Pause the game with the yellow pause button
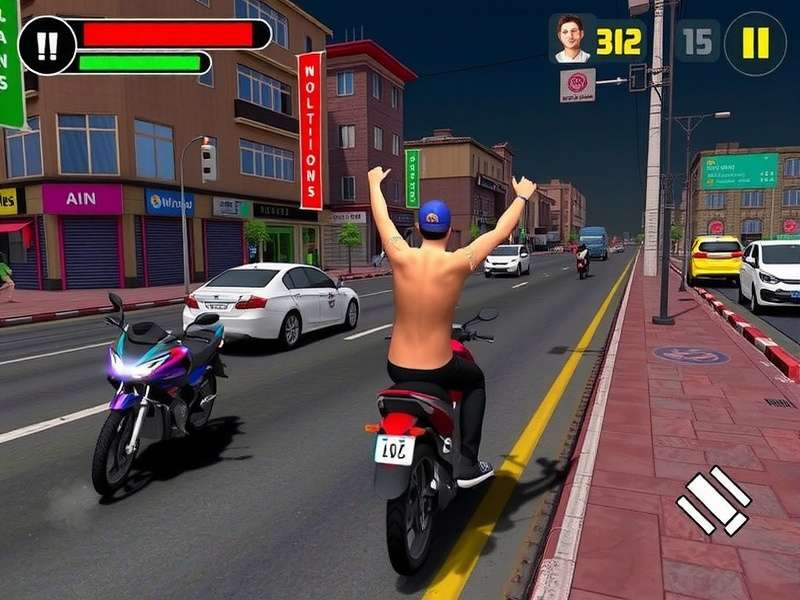 [755, 43]
